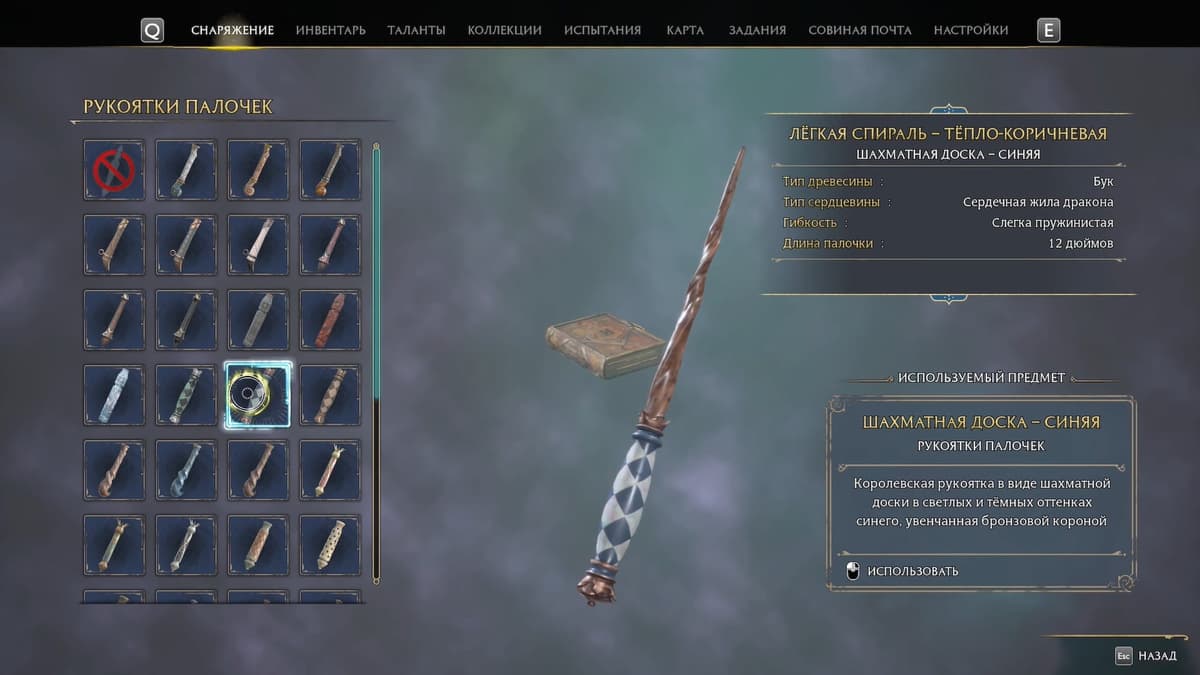Switch to the Инвентарь tab

click(x=330, y=30)
